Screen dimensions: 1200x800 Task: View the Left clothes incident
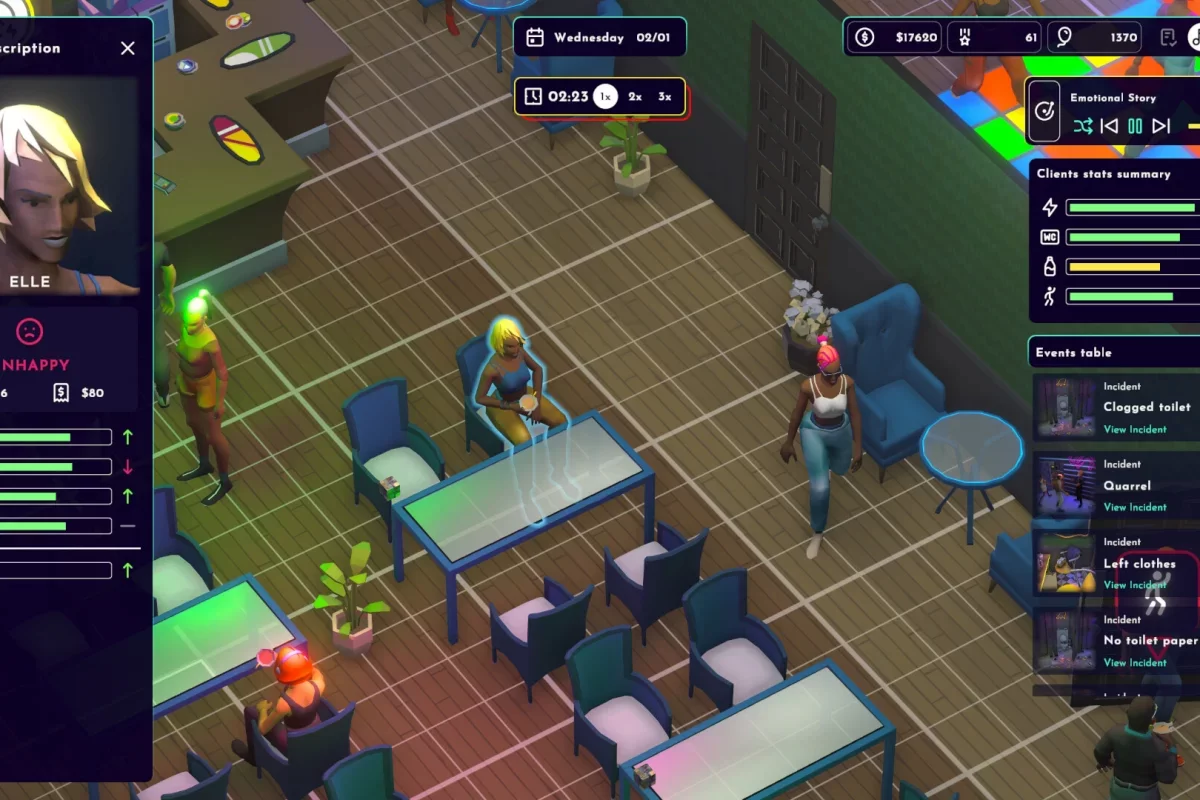point(1134,585)
